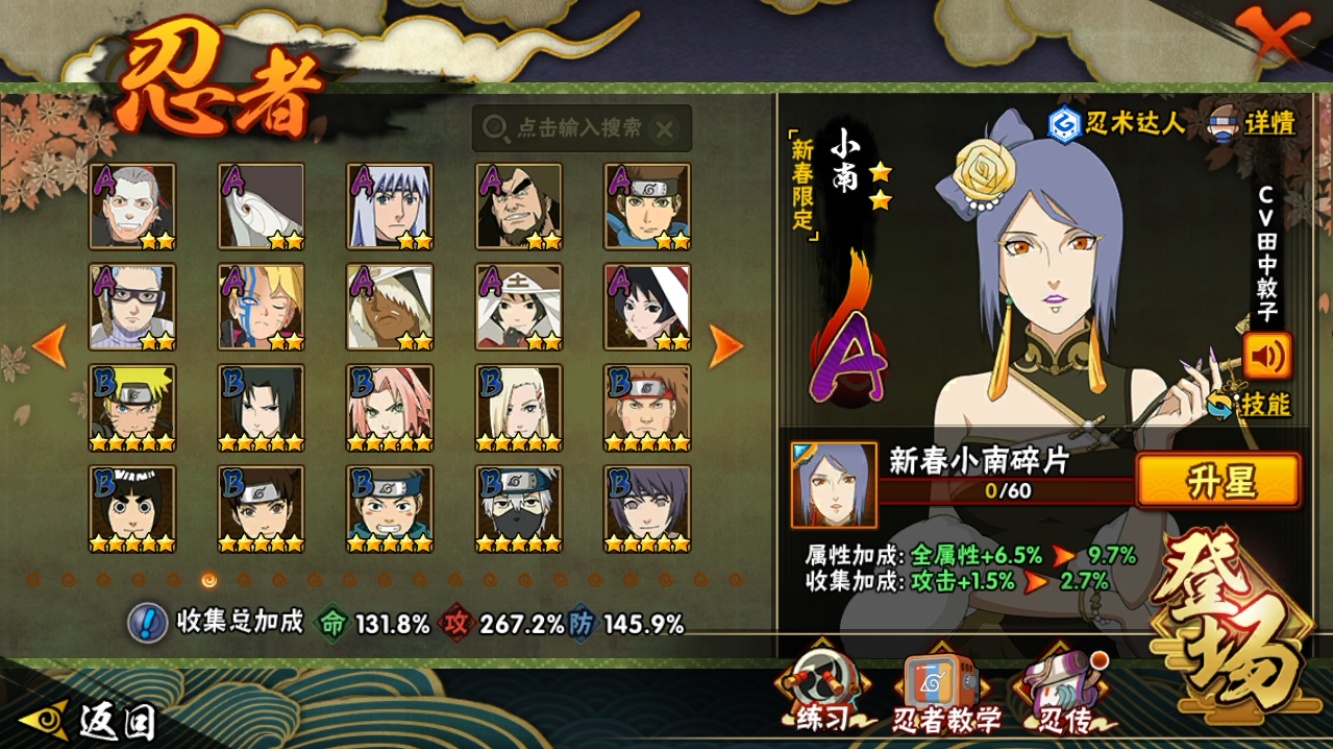Image resolution: width=1333 pixels, height=749 pixels.
Task: Open the 详情 details button
Action: [x=1253, y=123]
